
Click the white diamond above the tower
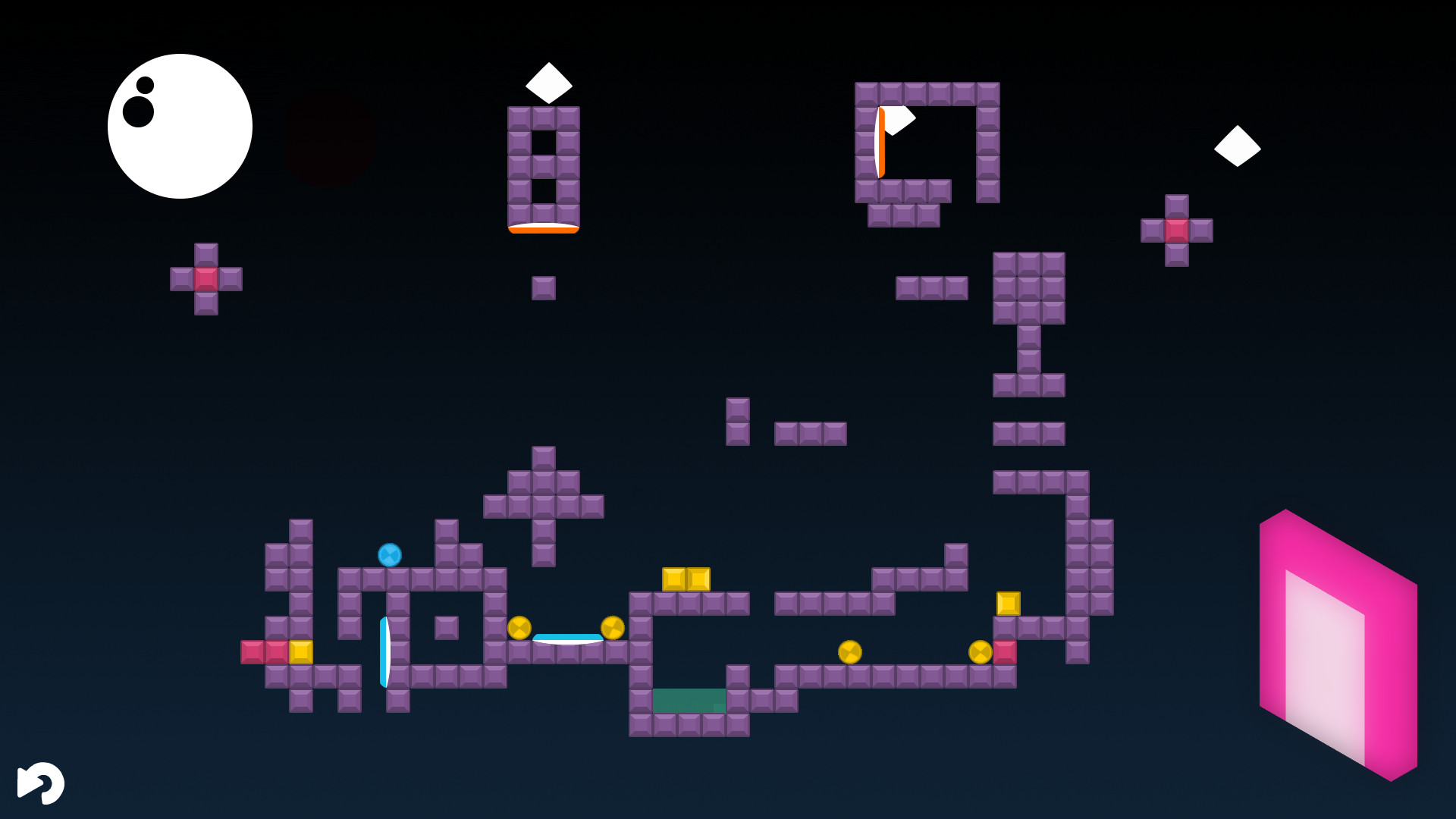point(548,82)
